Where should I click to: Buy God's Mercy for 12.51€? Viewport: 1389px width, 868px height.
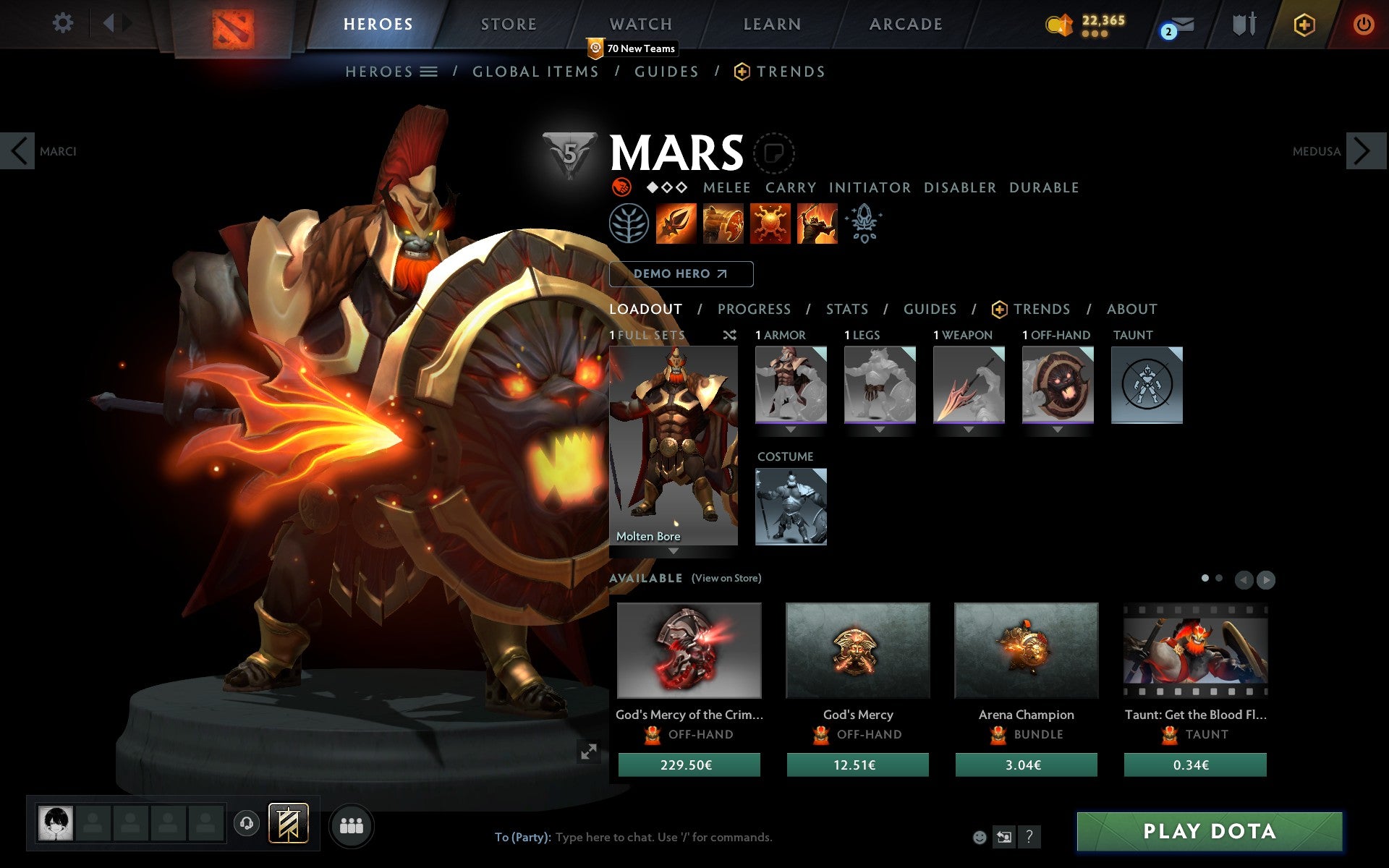coord(857,765)
